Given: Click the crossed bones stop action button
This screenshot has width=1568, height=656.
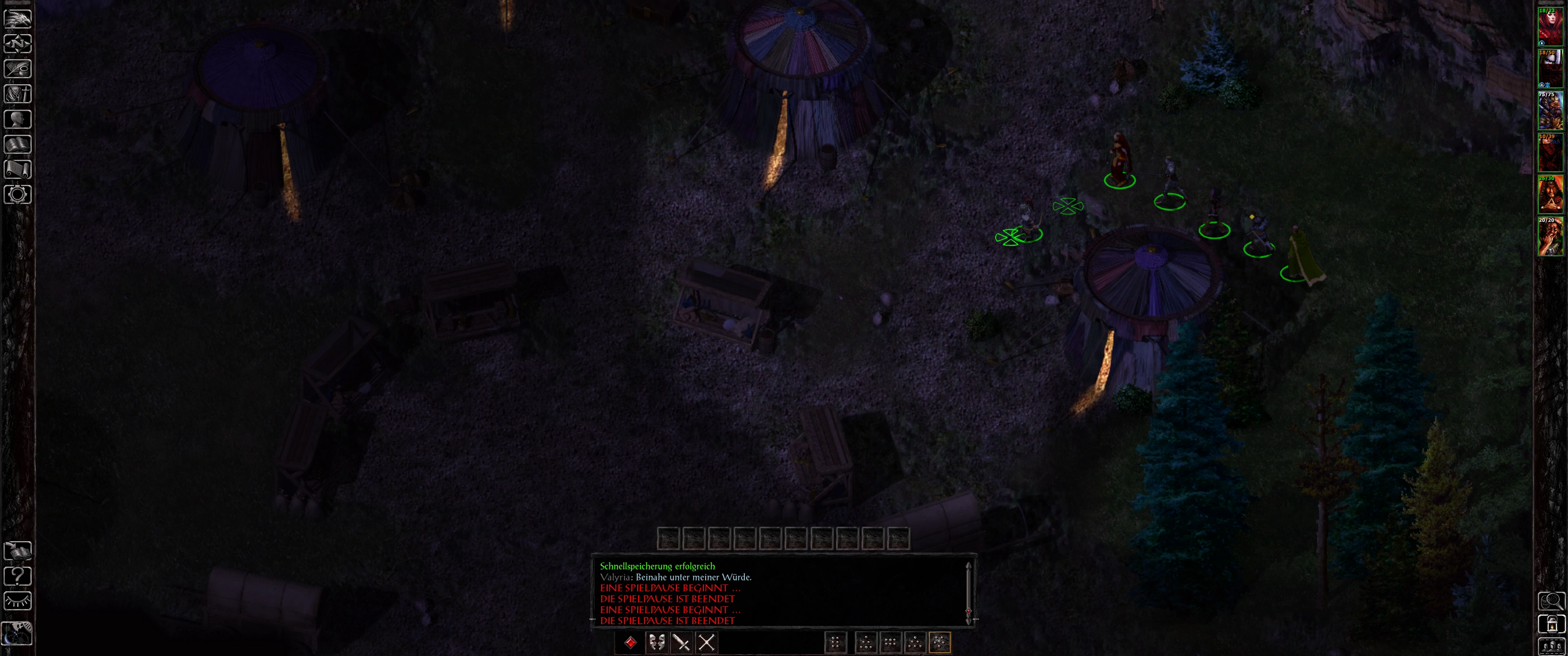Looking at the screenshot, I should [x=706, y=643].
